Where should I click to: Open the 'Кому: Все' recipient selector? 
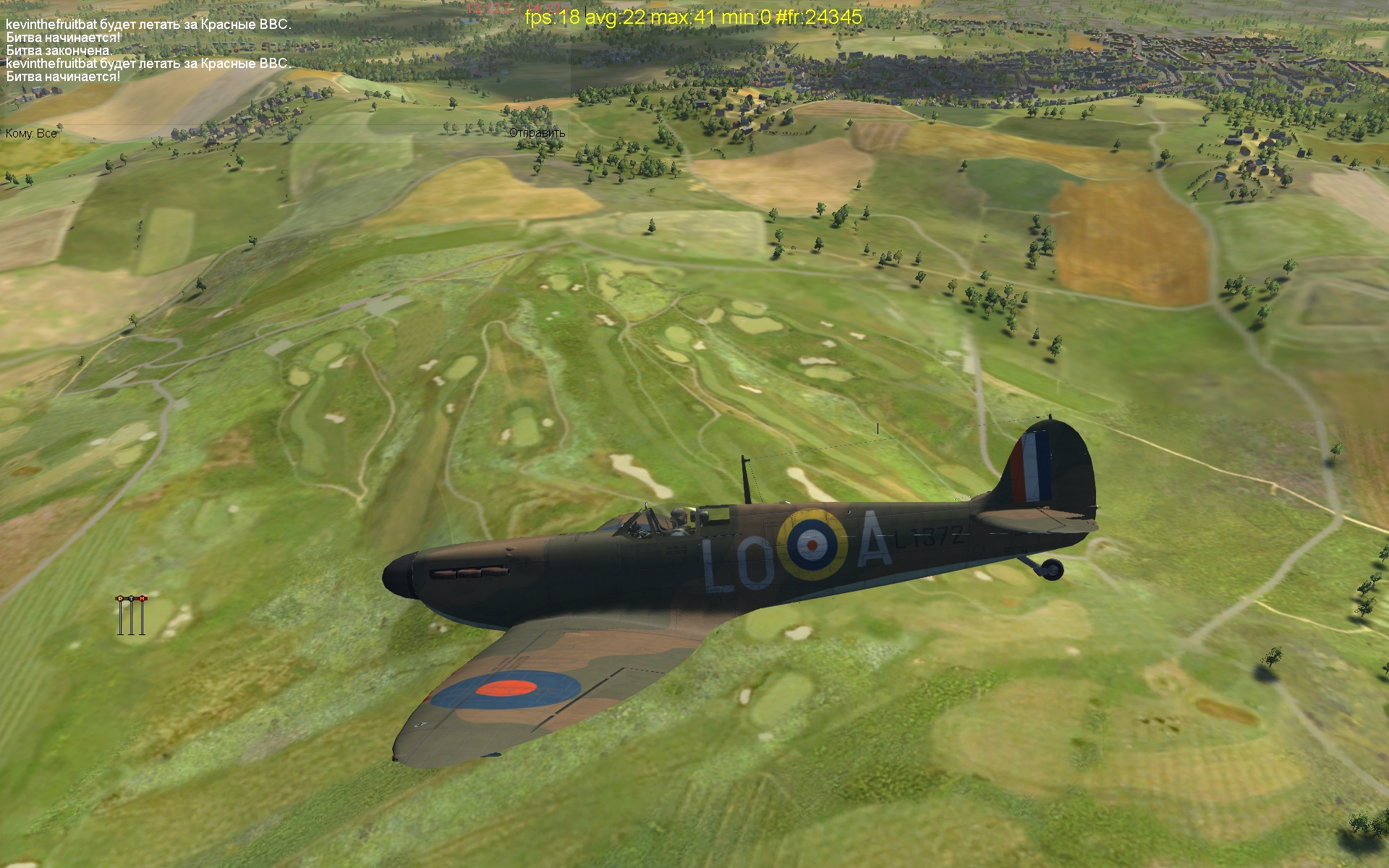[31, 133]
